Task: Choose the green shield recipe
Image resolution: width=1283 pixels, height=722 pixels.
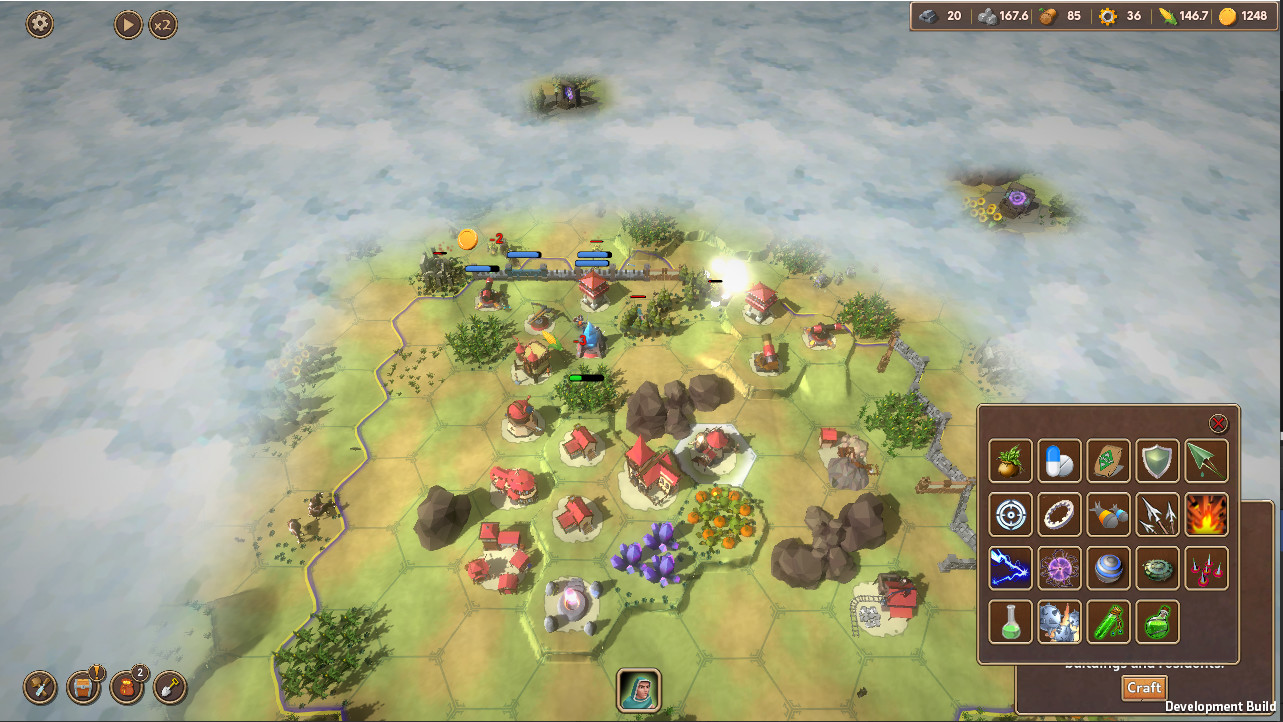Action: point(1158,461)
